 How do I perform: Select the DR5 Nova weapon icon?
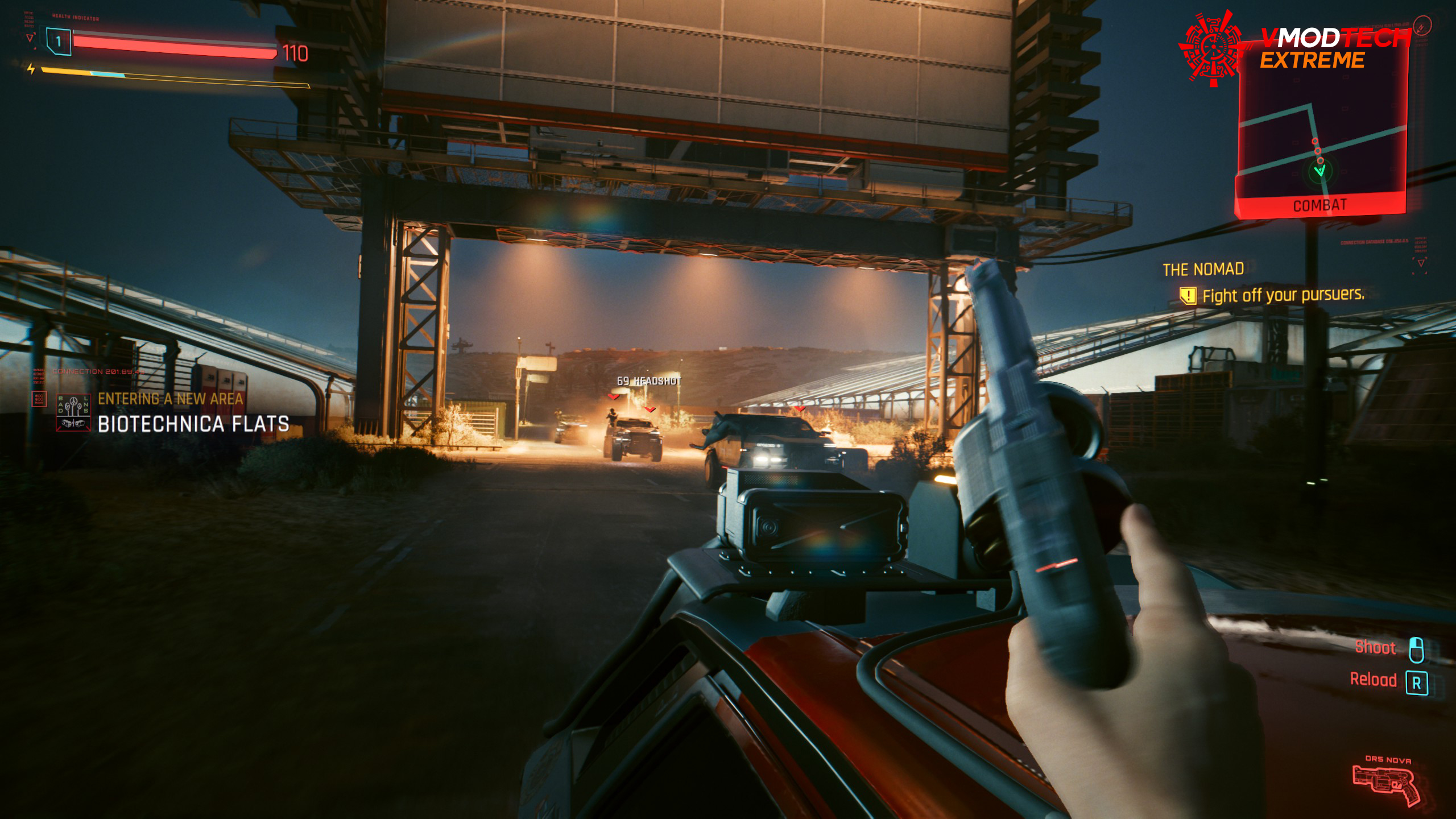[x=1385, y=784]
